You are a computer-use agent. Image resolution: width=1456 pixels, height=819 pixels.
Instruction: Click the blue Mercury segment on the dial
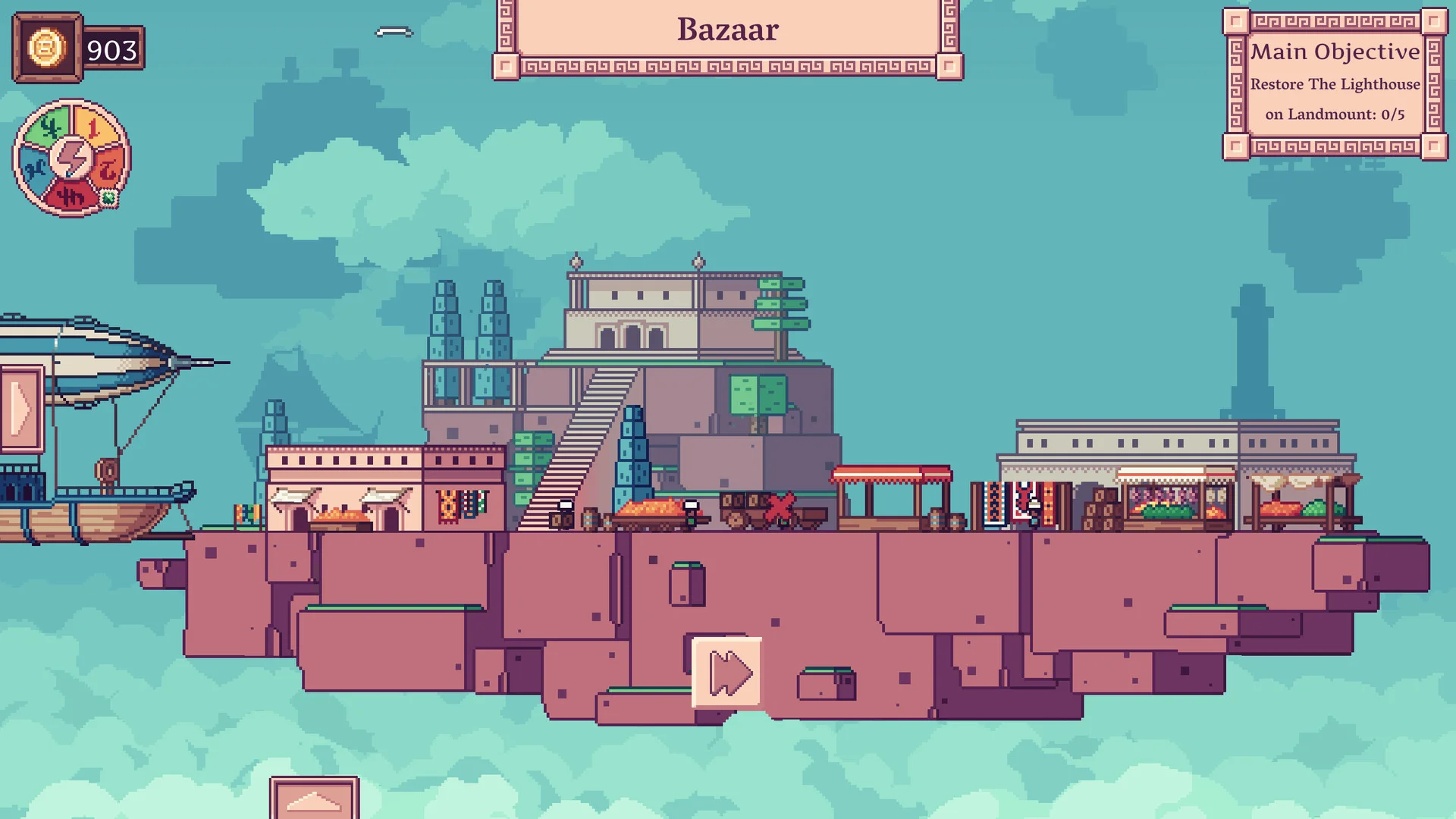(36, 165)
